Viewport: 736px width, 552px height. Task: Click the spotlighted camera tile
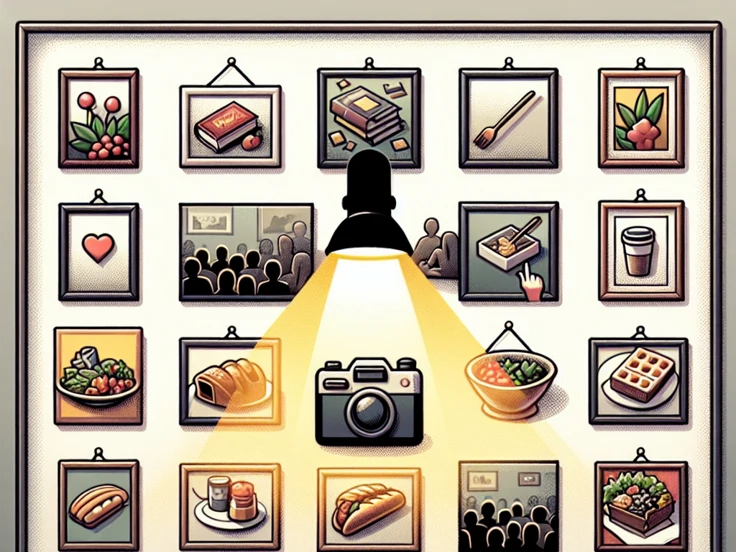coord(368,400)
